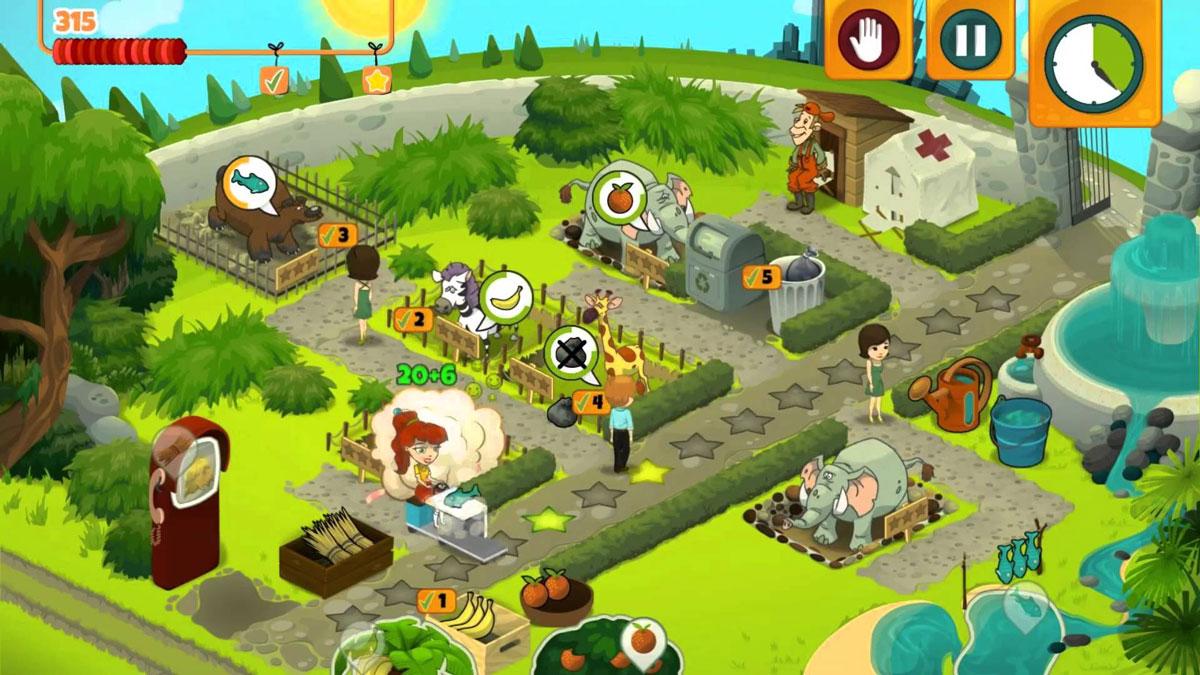Click queued task marker number 4
This screenshot has width=1200, height=675.
pyautogui.click(x=591, y=402)
